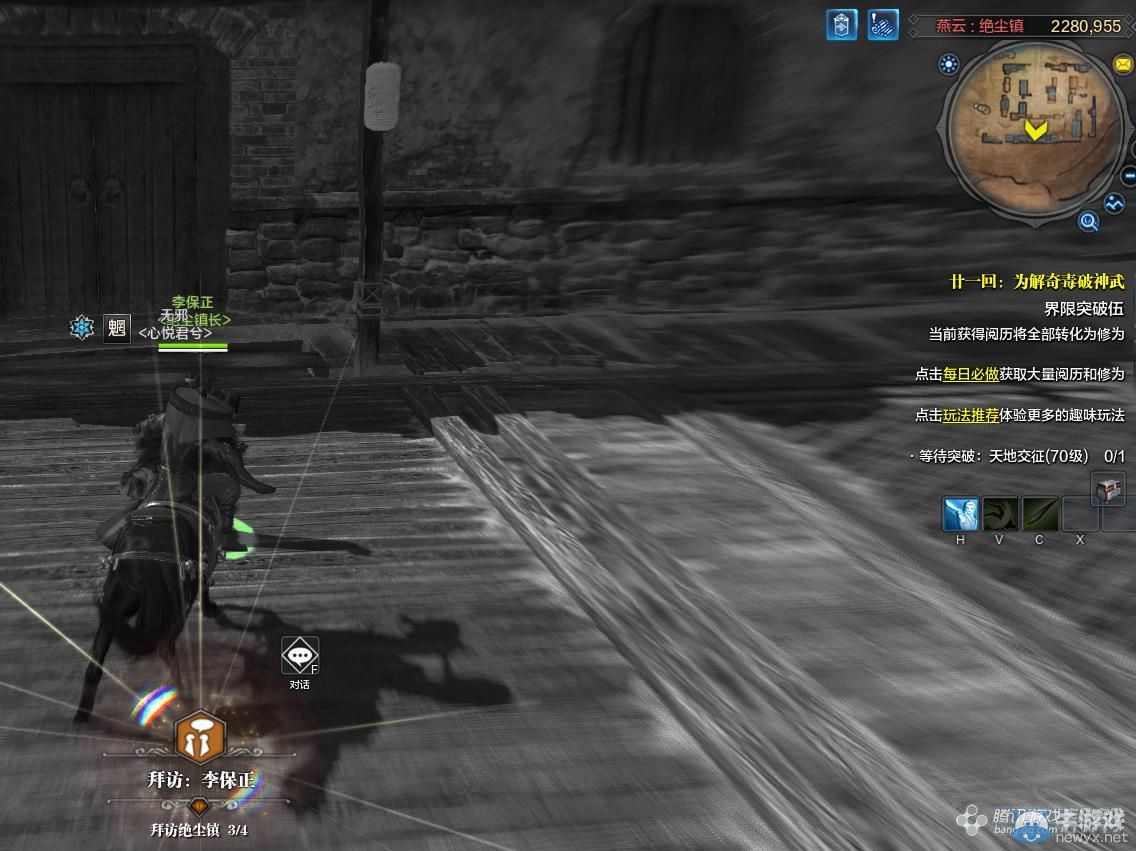Click the orange 拜访：李保正 visit icon
This screenshot has width=1136, height=851.
198,738
